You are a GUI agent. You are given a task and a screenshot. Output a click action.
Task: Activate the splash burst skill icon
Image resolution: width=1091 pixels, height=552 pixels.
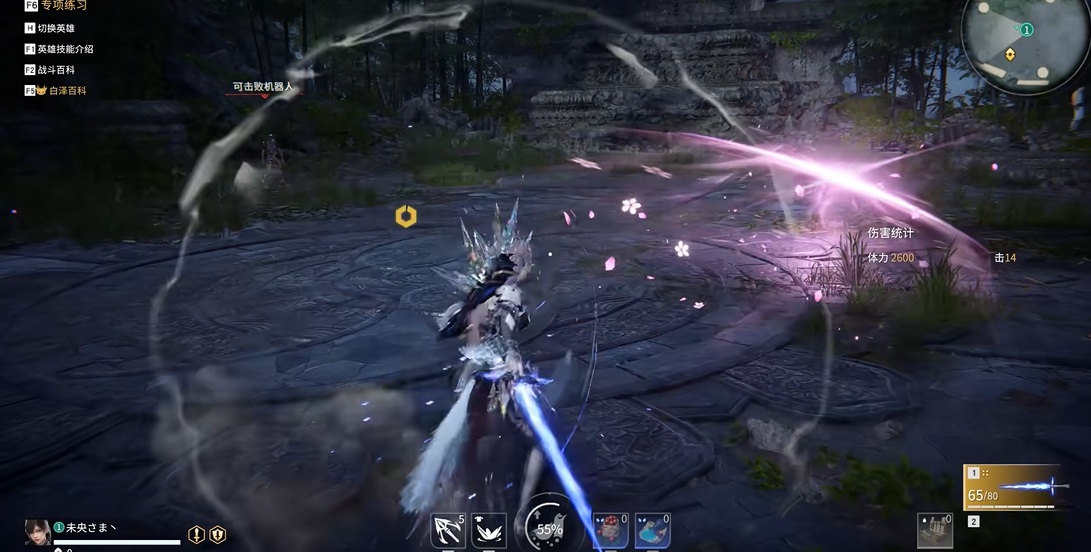tap(489, 530)
